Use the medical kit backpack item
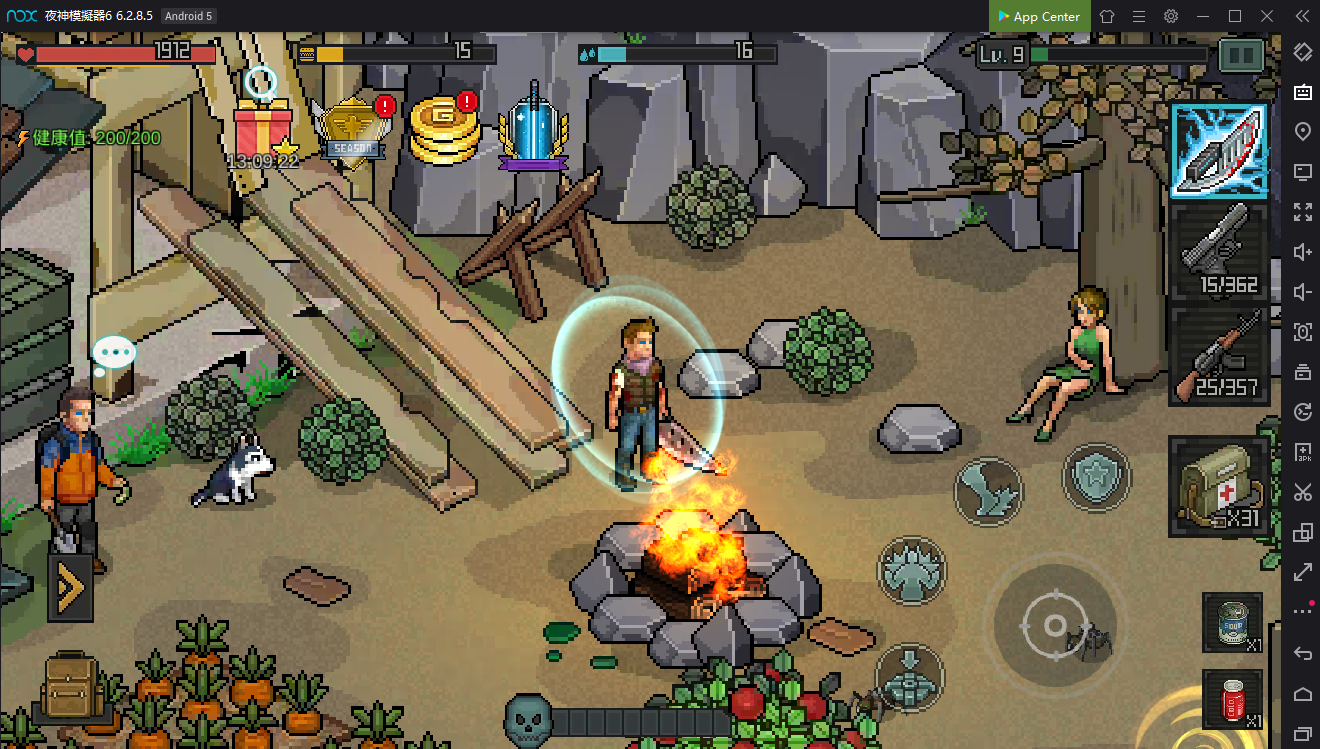 click(x=1218, y=486)
